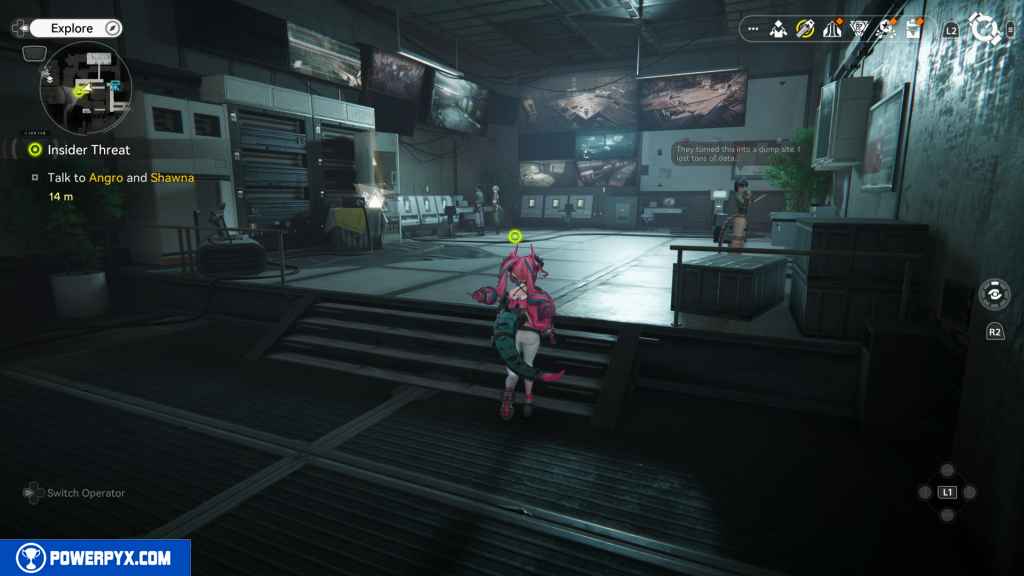
Task: Click the large ring icon top right
Action: tap(985, 29)
